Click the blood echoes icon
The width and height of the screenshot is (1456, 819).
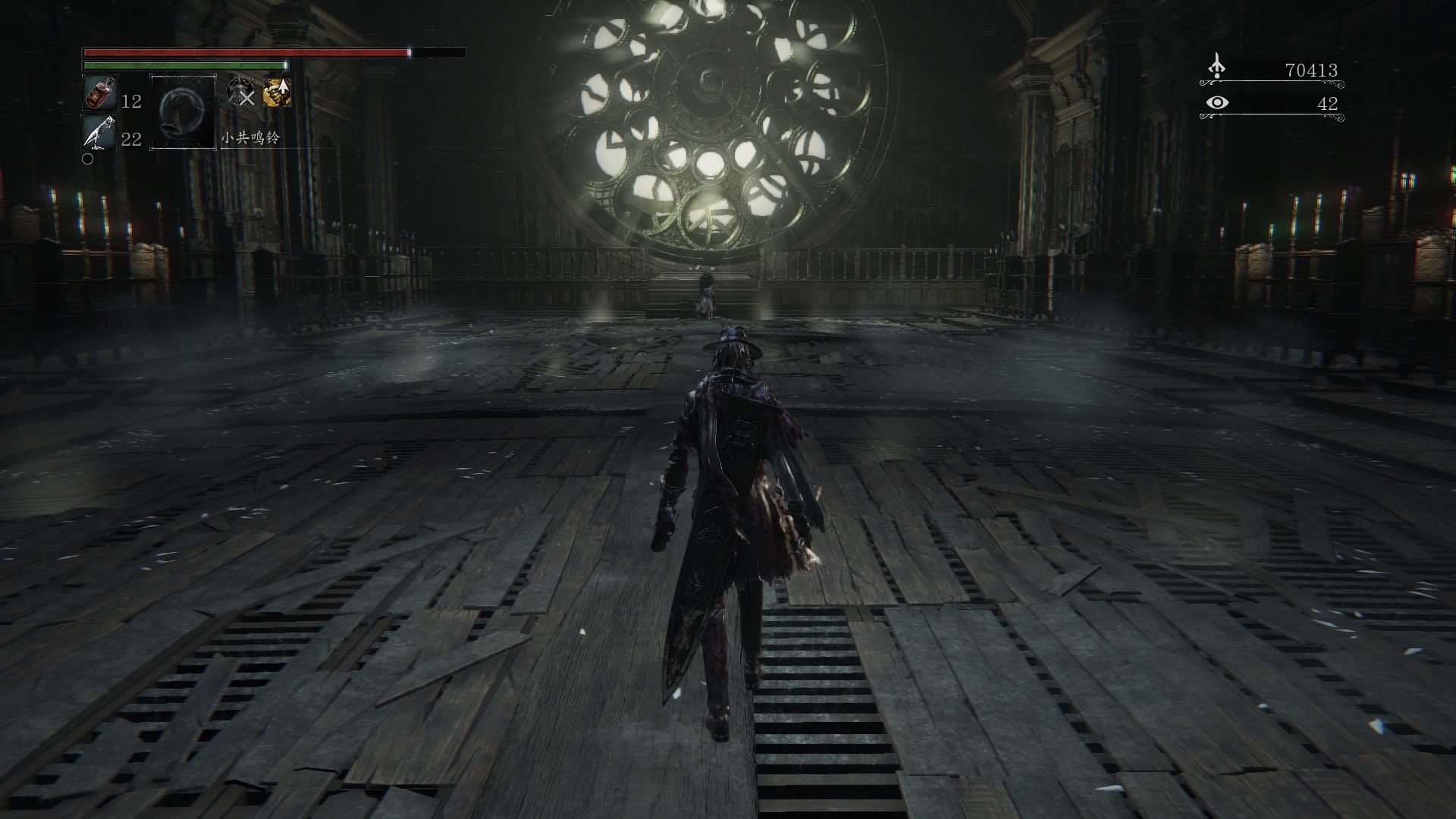(1216, 67)
